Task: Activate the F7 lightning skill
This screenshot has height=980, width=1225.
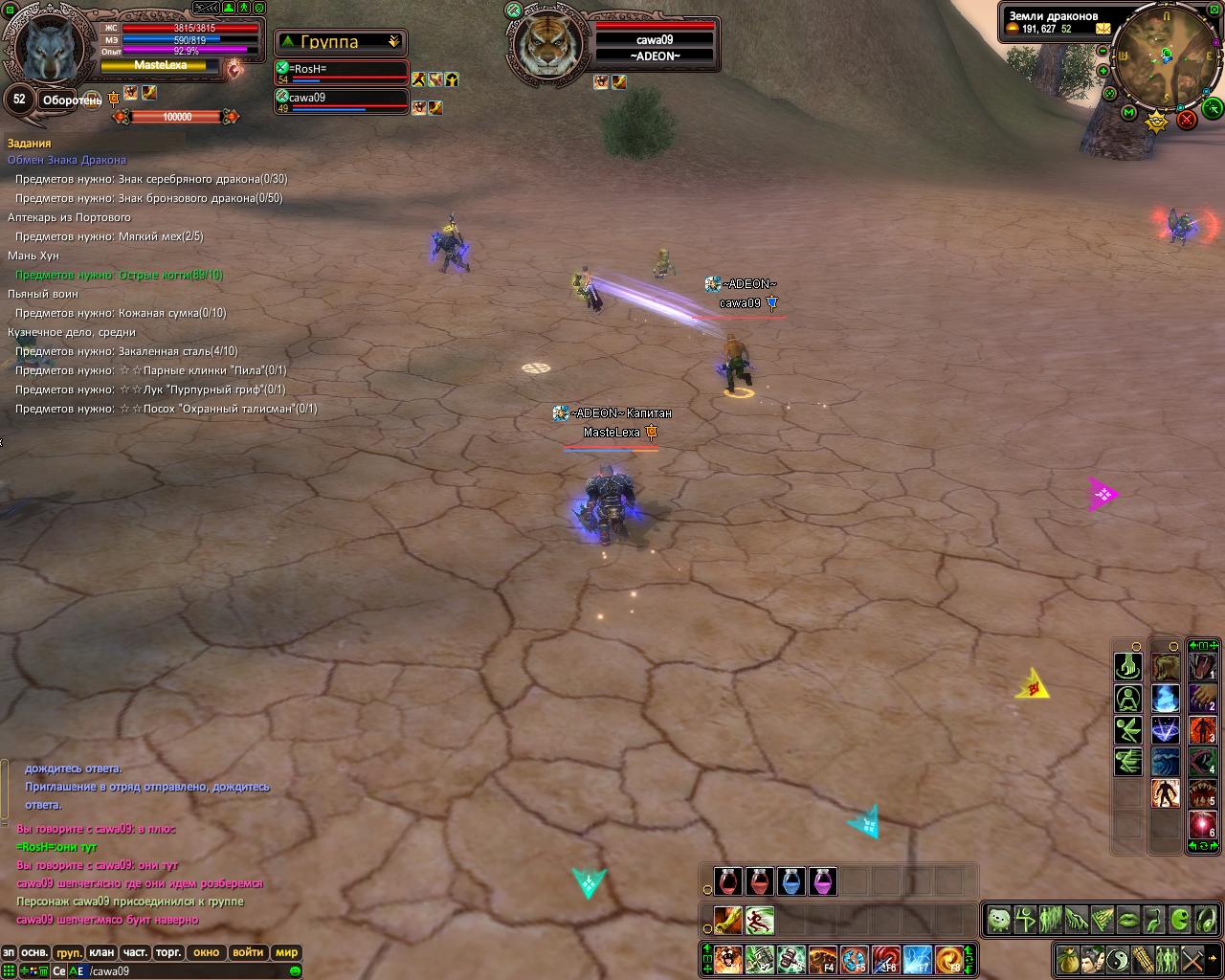Action: [x=917, y=959]
